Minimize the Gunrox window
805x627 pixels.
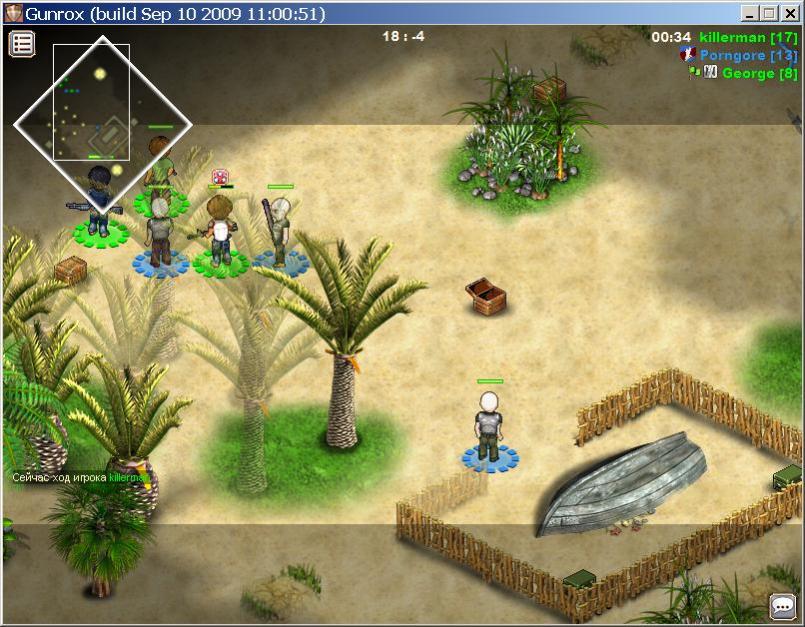750,13
